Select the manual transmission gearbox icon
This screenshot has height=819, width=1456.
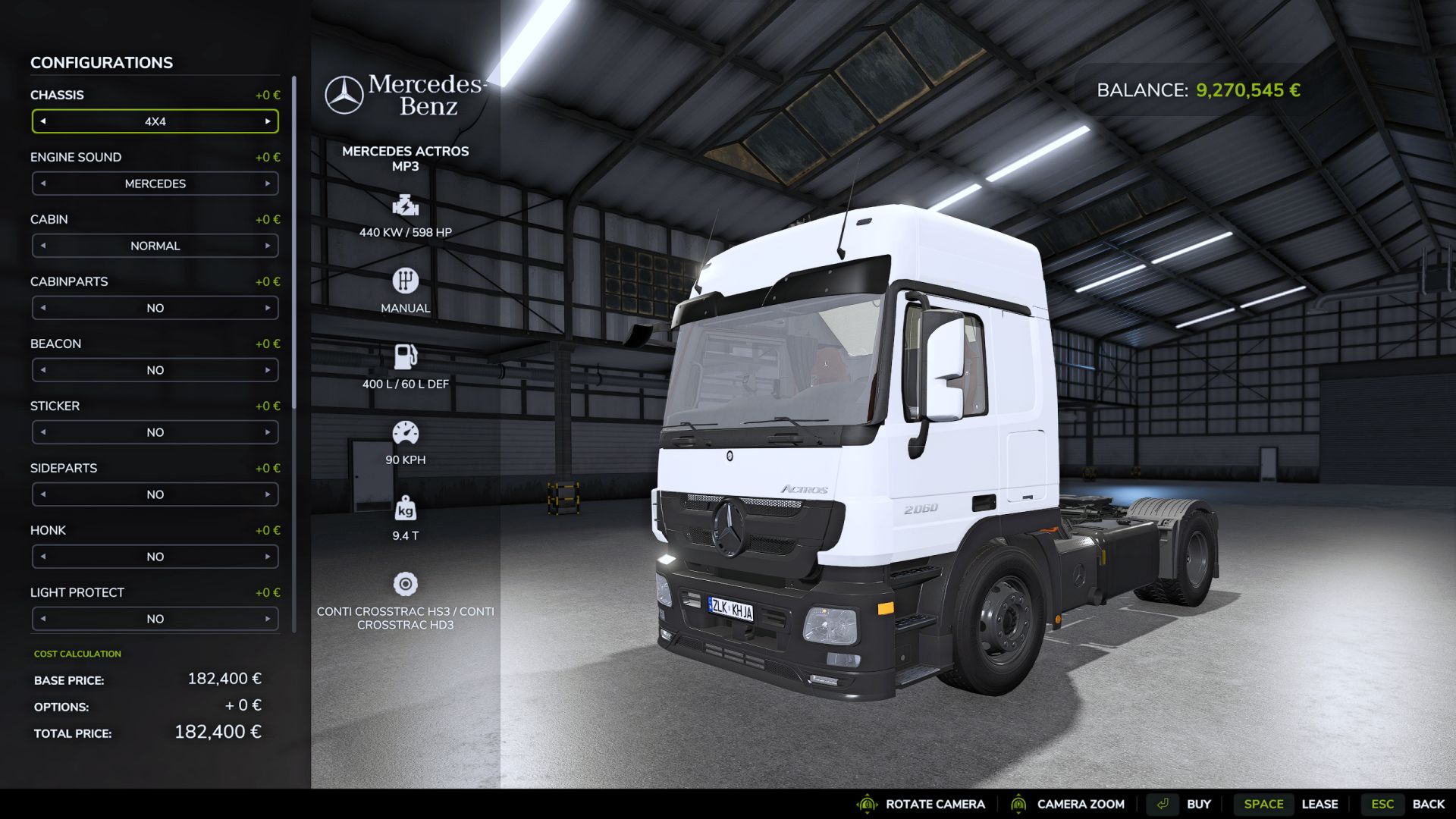(x=405, y=281)
